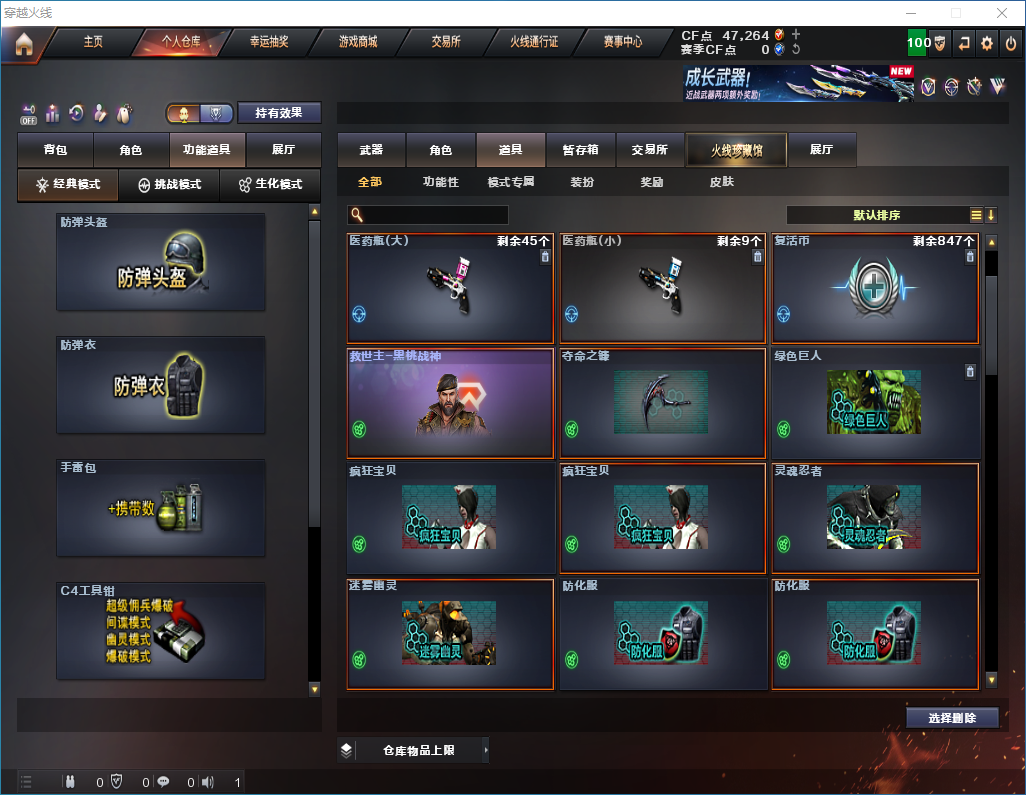1026x795 pixels.
Task: Select the 挑战模式 challenge mode tab
Action: pyautogui.click(x=170, y=185)
